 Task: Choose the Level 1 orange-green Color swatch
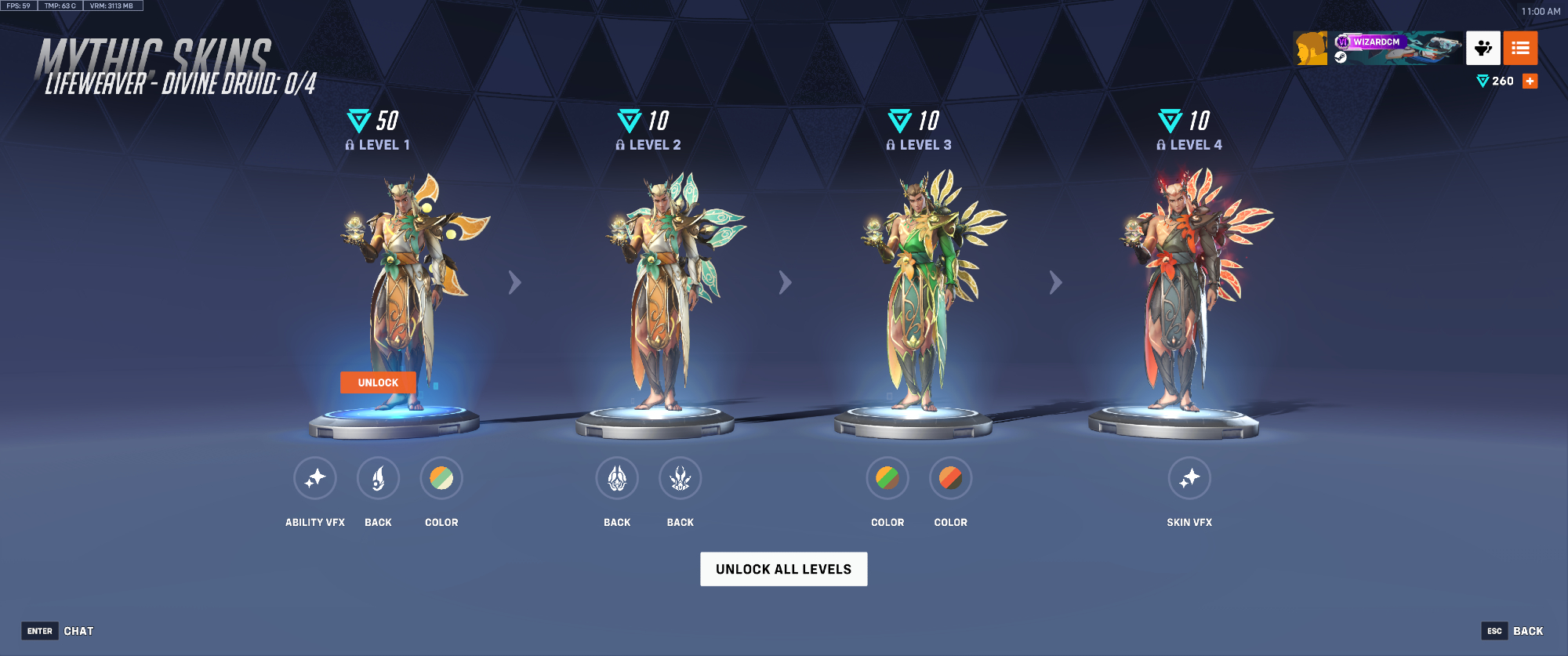tap(441, 478)
